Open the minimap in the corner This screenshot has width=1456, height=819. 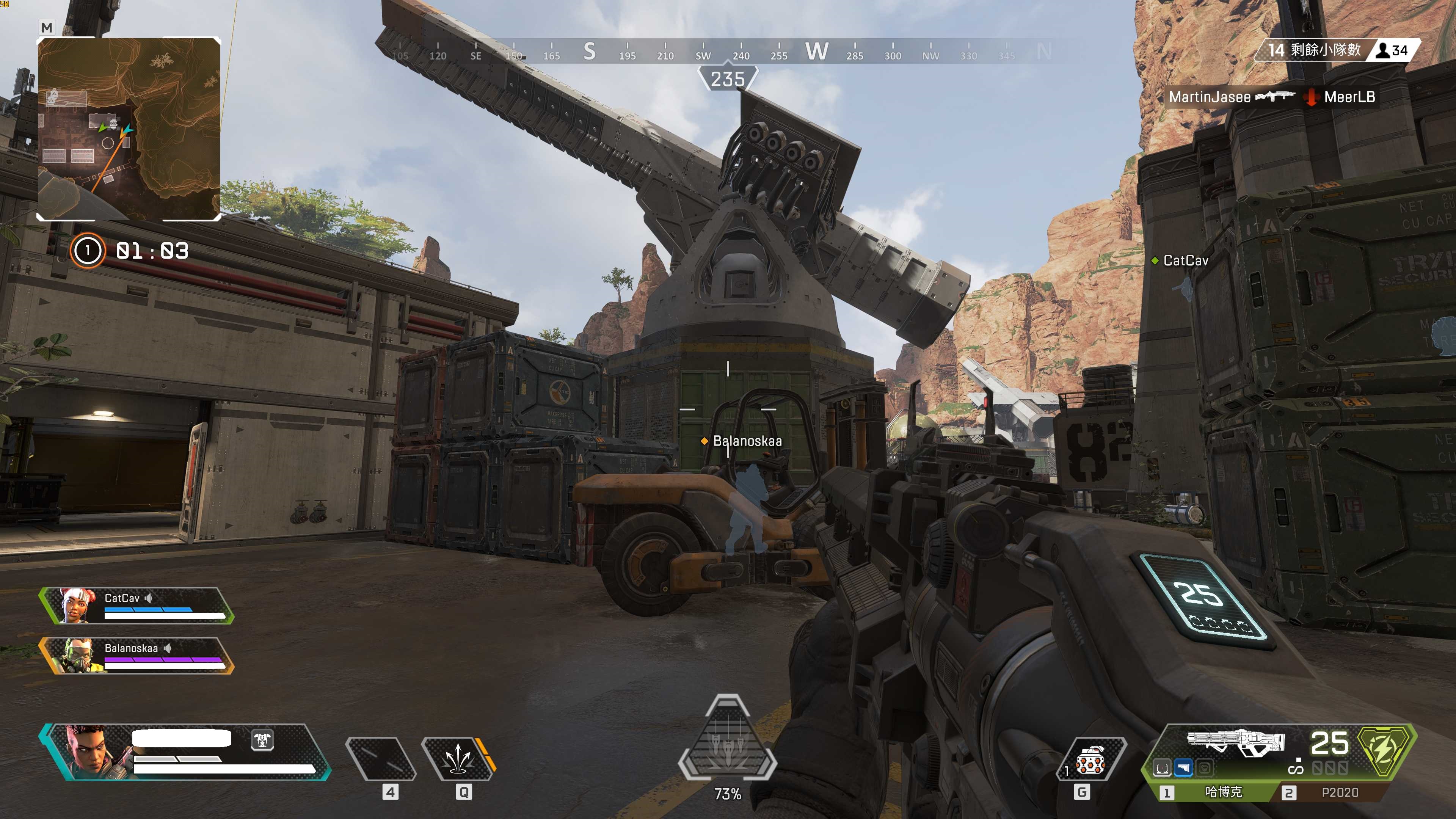point(129,129)
